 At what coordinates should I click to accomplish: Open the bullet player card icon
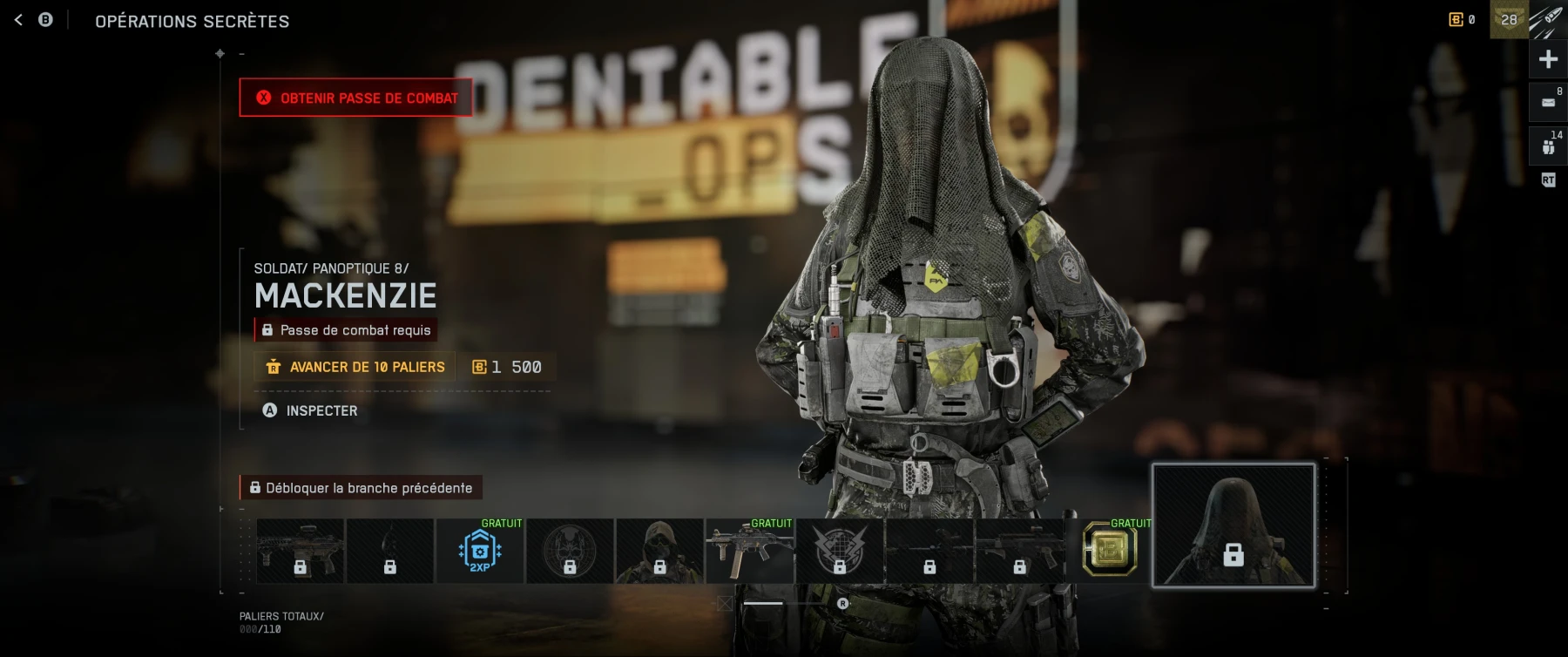(1549, 19)
